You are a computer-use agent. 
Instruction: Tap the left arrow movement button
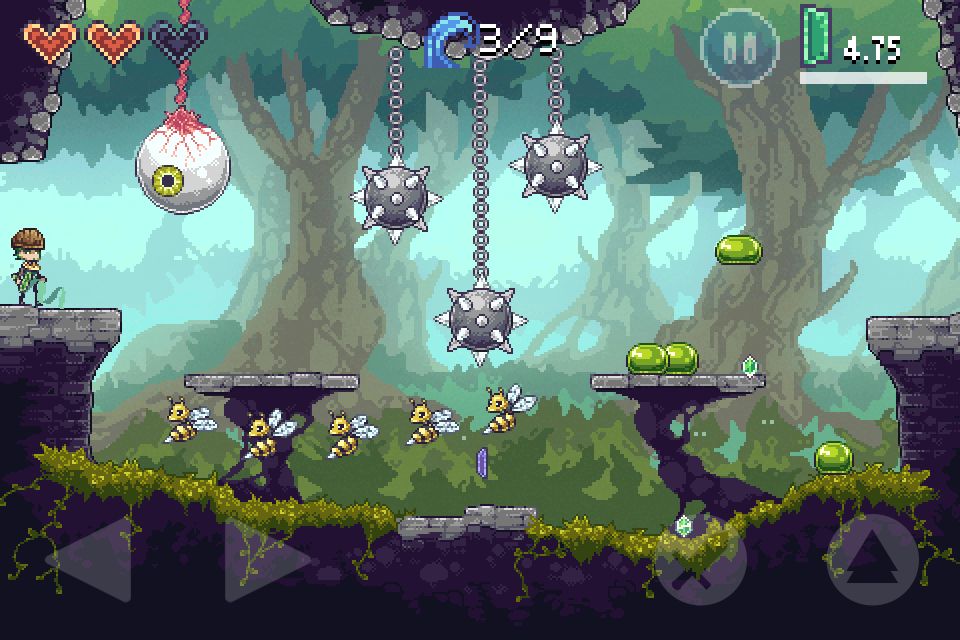93,558
